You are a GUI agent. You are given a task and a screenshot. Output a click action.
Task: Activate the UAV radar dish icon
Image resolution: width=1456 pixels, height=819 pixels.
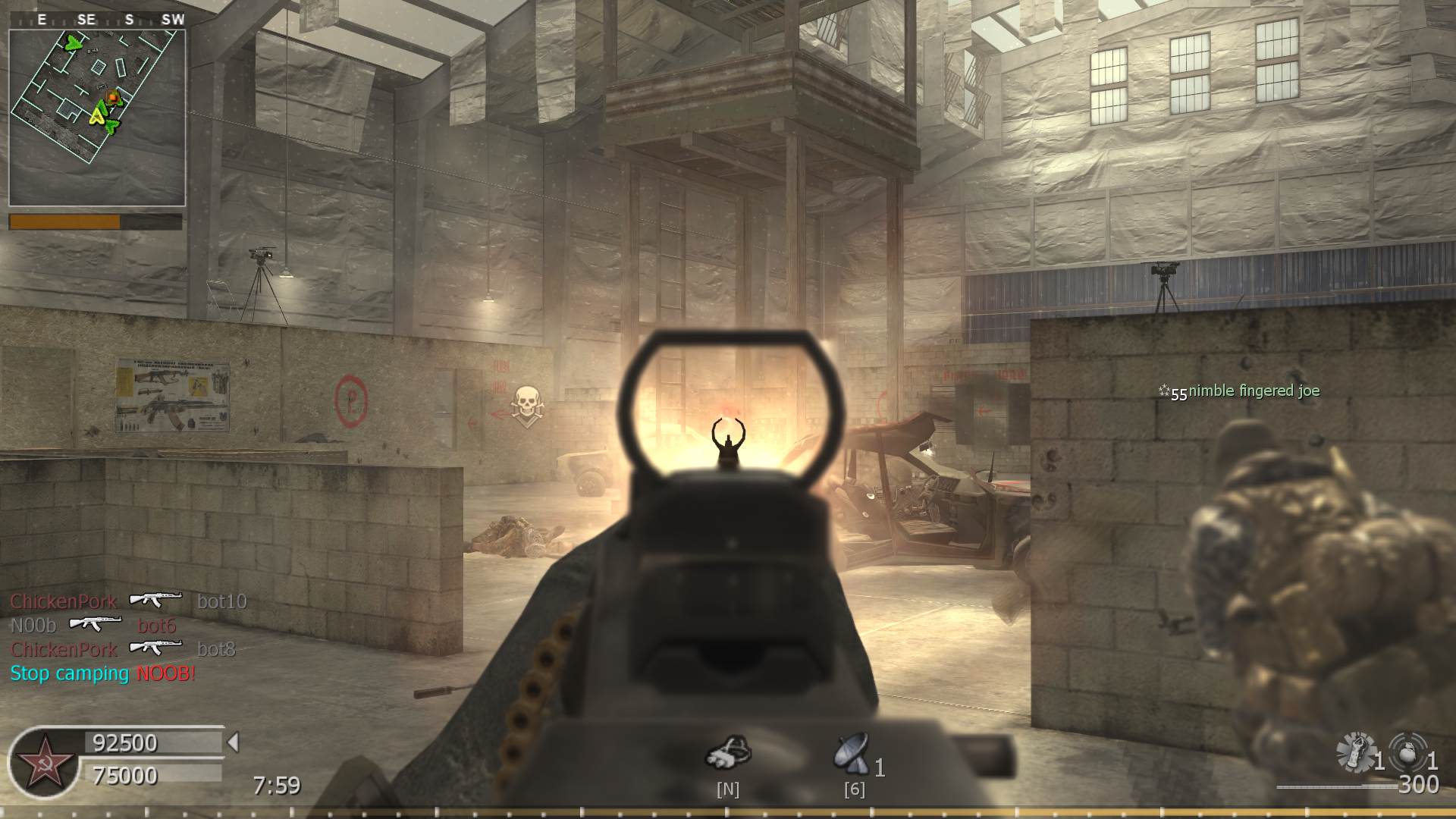tap(852, 754)
